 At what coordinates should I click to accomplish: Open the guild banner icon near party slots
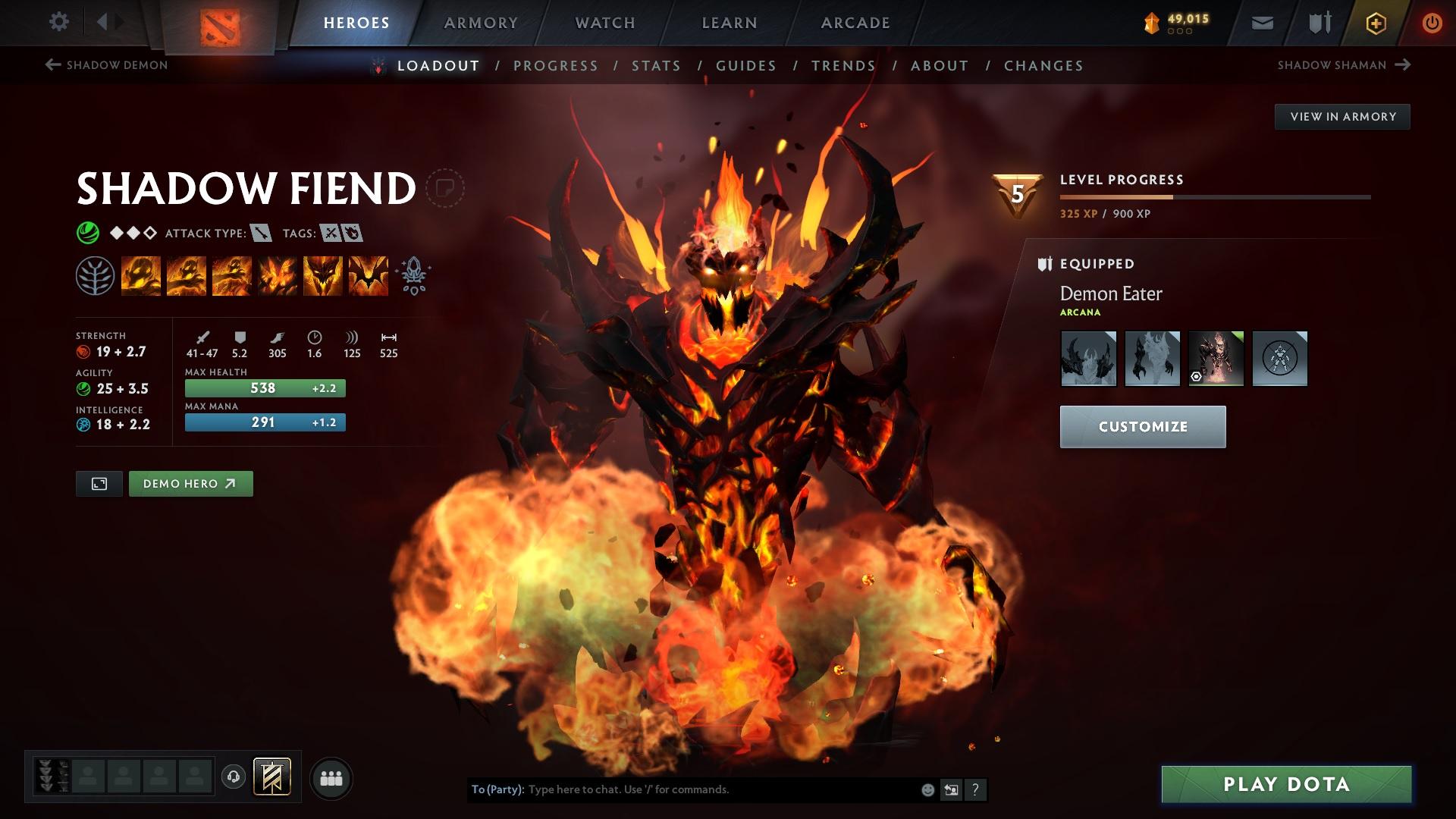(273, 777)
